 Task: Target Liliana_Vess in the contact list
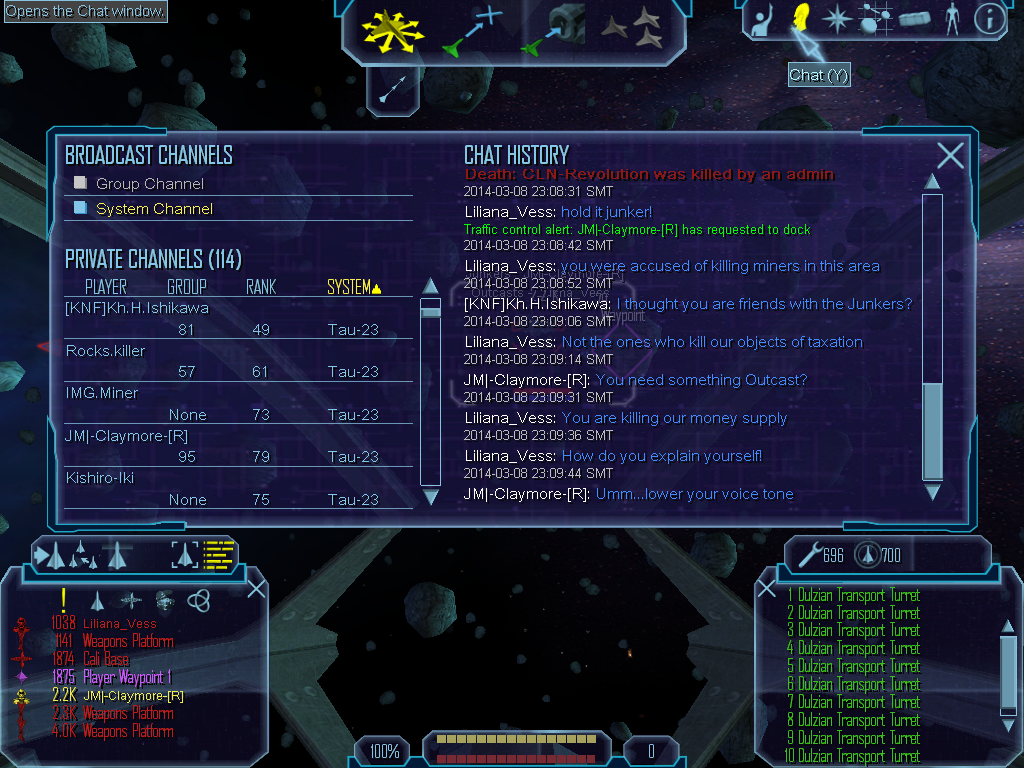[119, 623]
